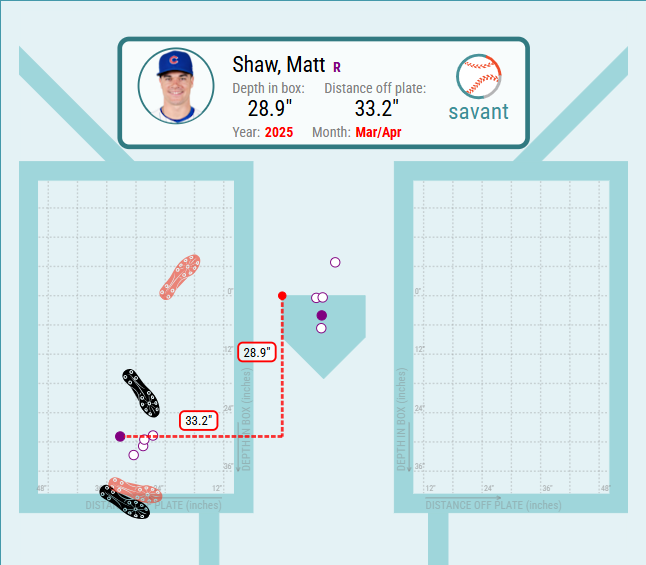Click Matt Shaw's player headshot
Image resolution: width=646 pixels, height=565 pixels.
pos(176,86)
